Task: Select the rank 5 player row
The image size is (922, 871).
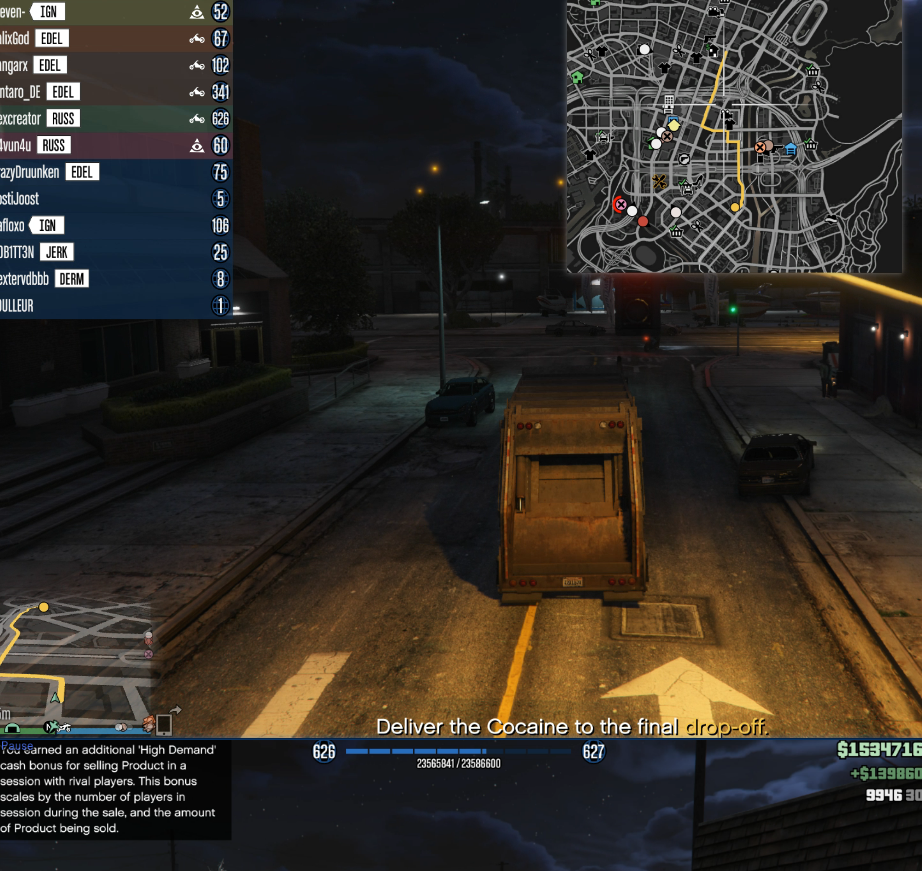Action: click(115, 199)
